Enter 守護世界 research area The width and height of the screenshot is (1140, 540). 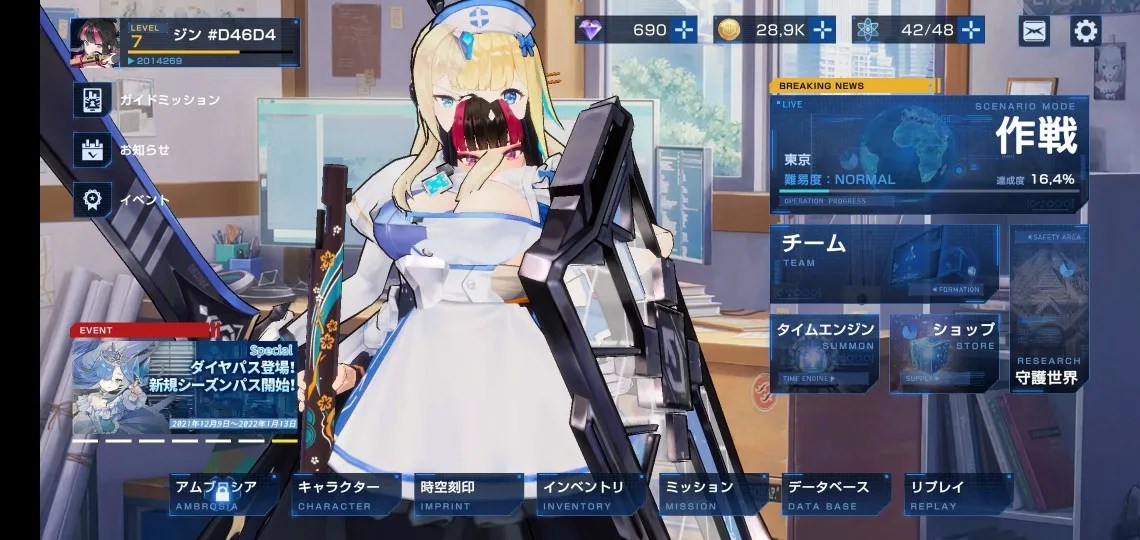tap(1048, 310)
